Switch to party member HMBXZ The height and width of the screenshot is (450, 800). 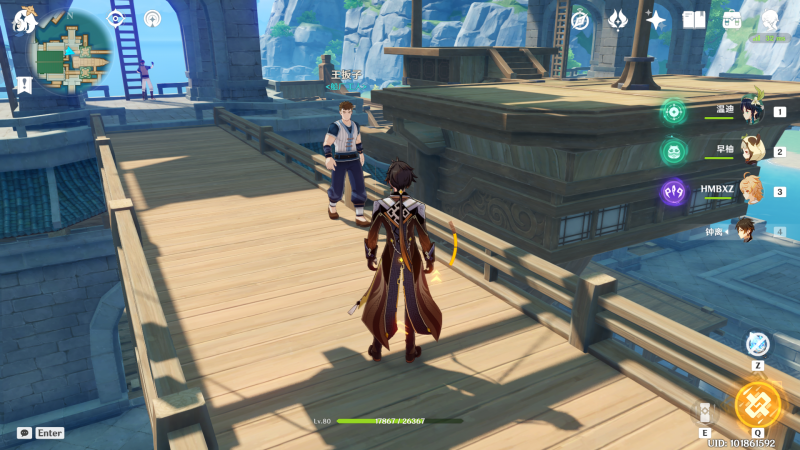[750, 190]
